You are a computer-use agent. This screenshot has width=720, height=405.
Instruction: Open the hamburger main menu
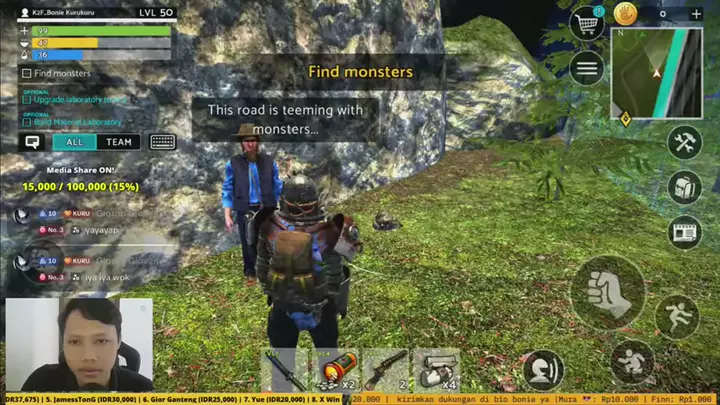(586, 68)
